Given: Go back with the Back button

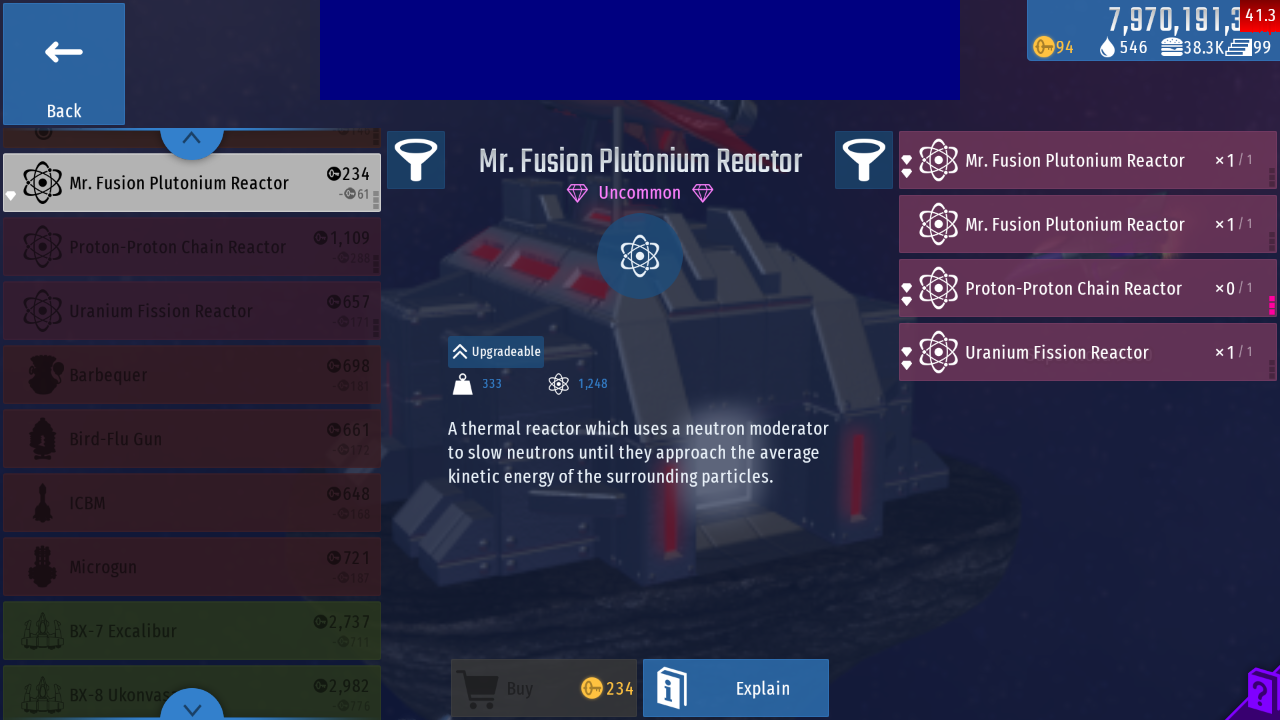Looking at the screenshot, I should click(x=64, y=64).
